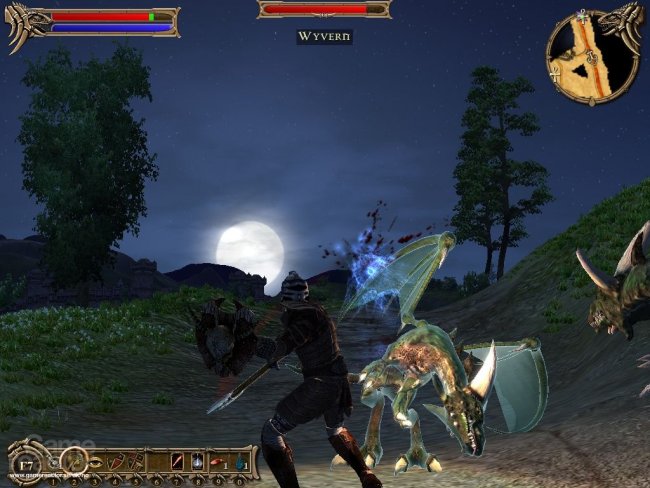Drink the blue potion in hotbar slot 0
650x488 pixels.
pos(240,462)
